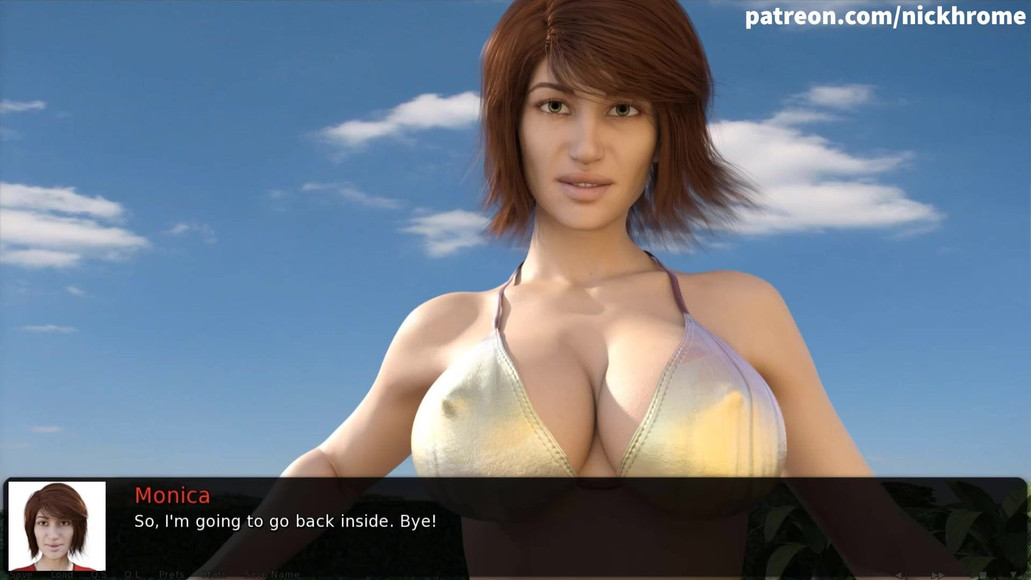Advance the dialogue by clicking Monica's text box

tap(560, 521)
